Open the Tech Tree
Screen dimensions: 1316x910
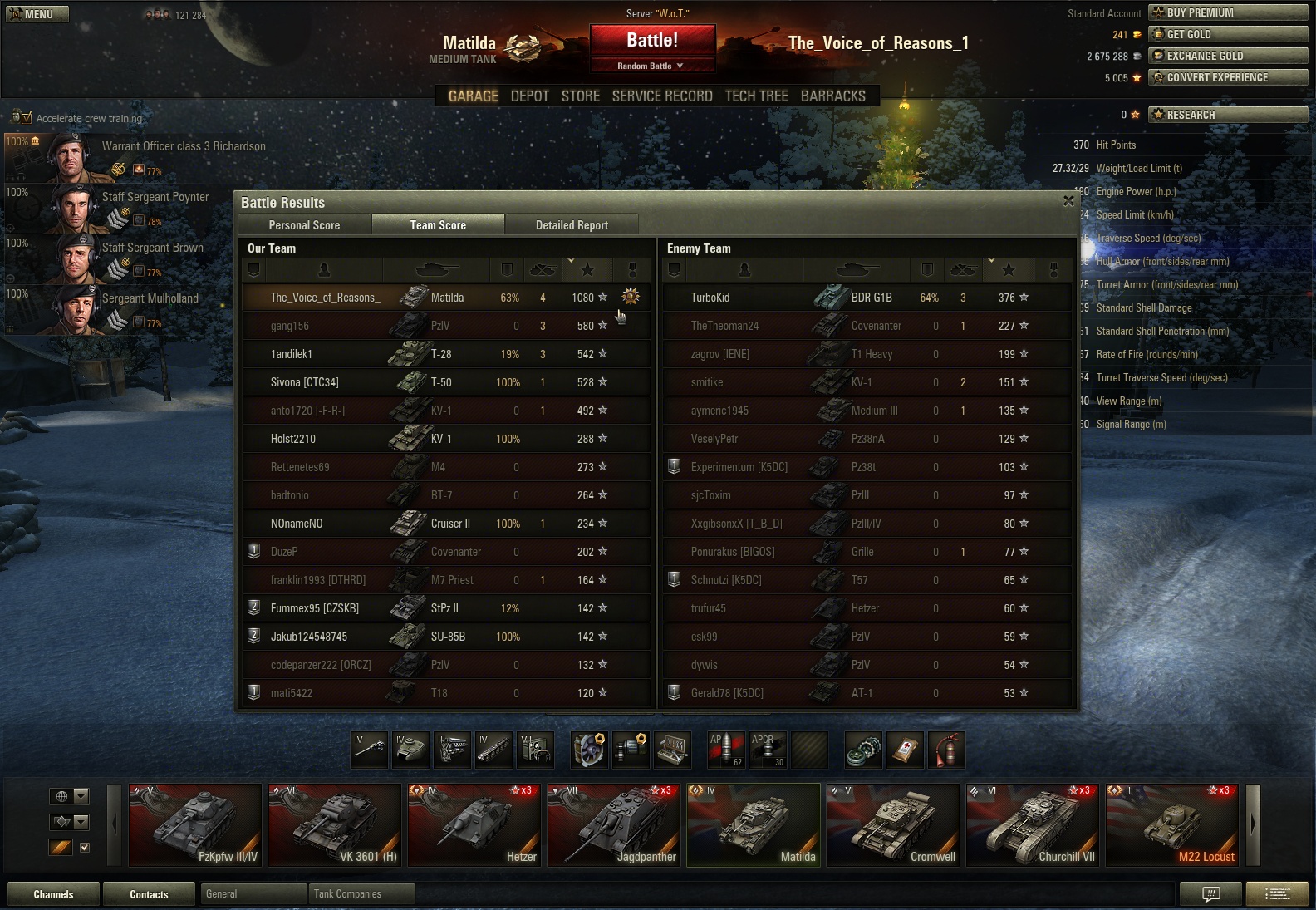756,96
